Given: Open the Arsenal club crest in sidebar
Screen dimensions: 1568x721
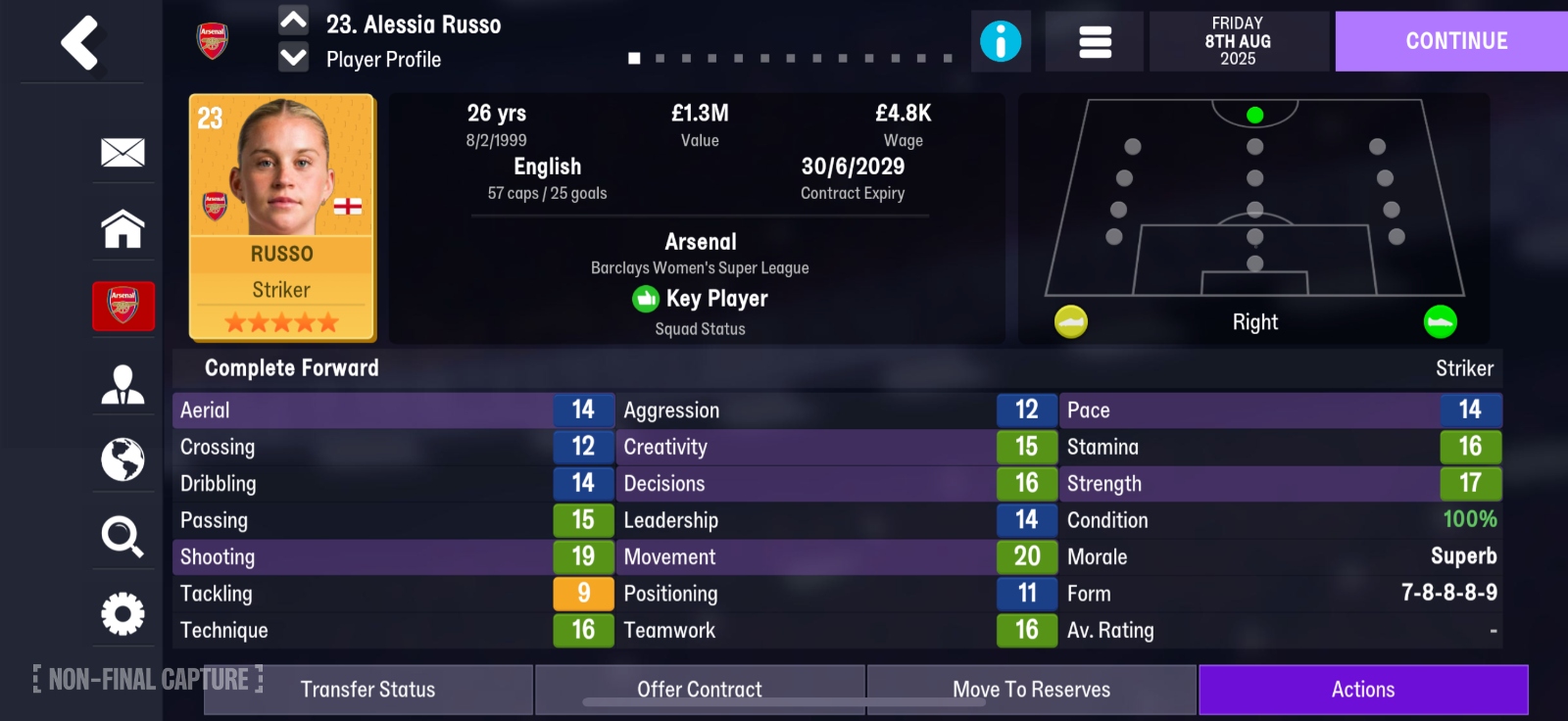Looking at the screenshot, I should pos(123,306).
